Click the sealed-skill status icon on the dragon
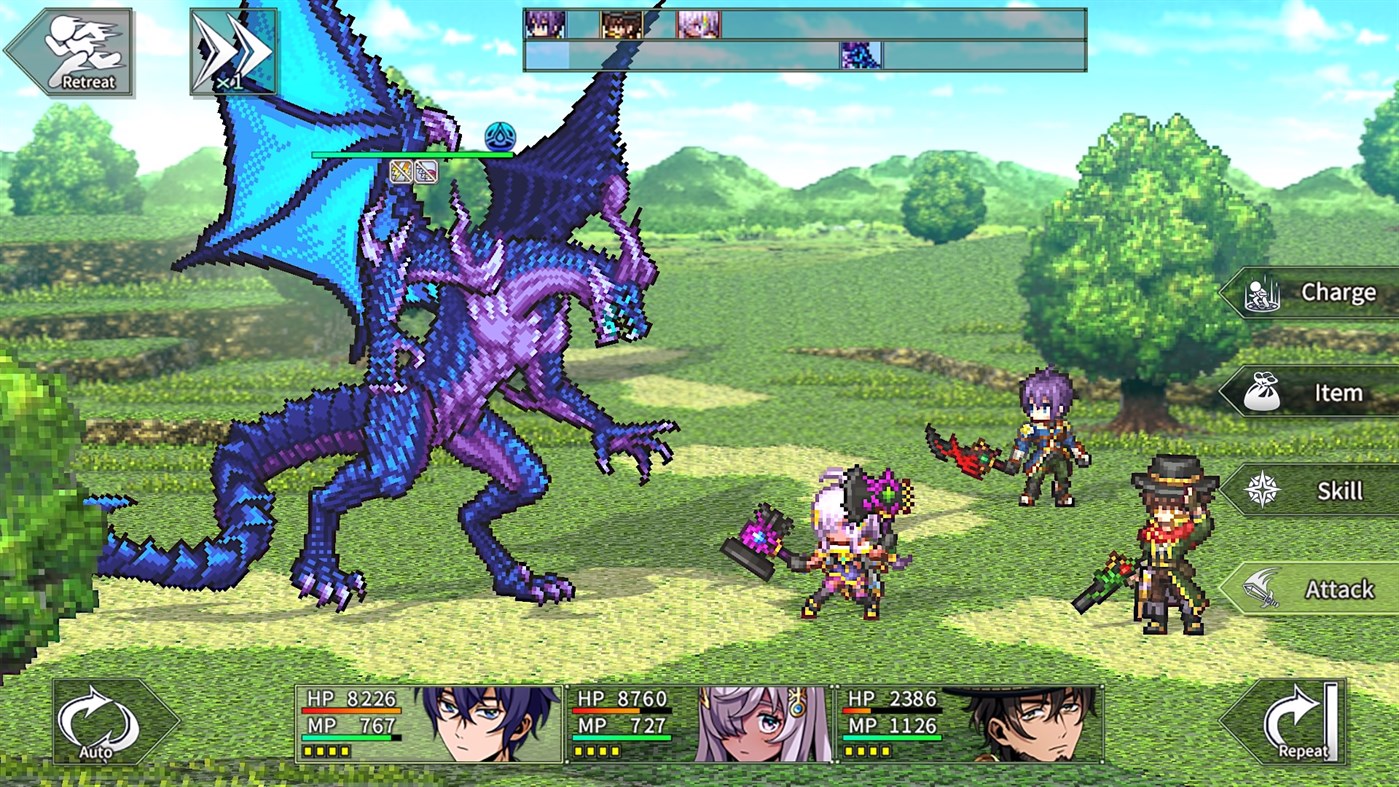This screenshot has width=1399, height=787. tap(427, 172)
